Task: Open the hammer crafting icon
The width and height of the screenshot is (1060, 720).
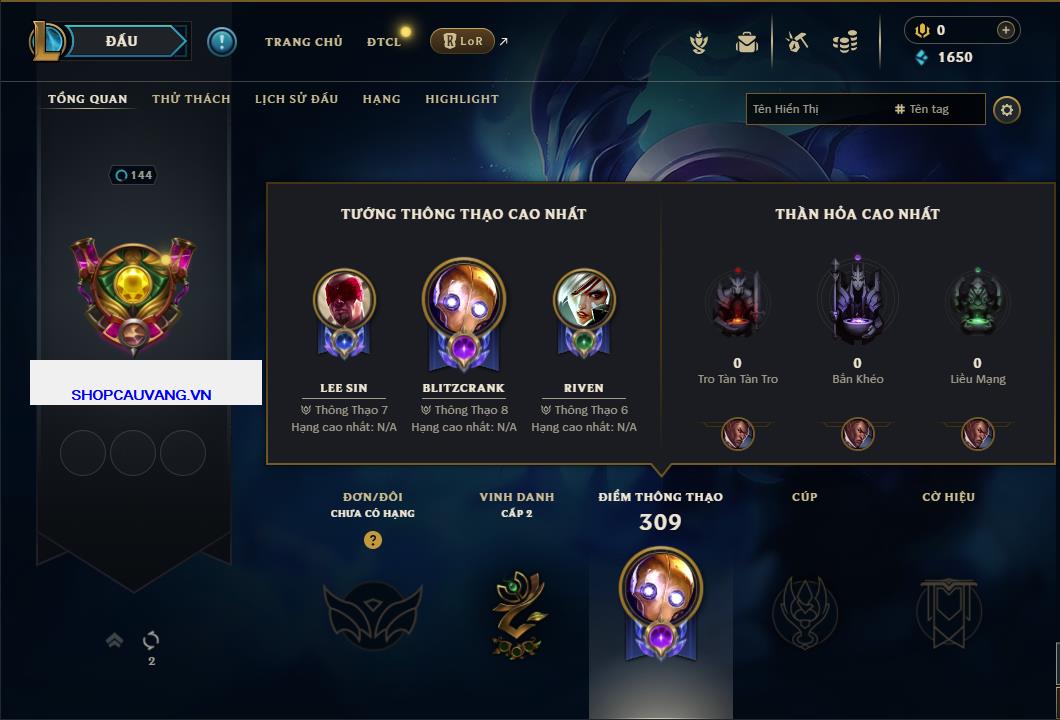Action: 797,42
